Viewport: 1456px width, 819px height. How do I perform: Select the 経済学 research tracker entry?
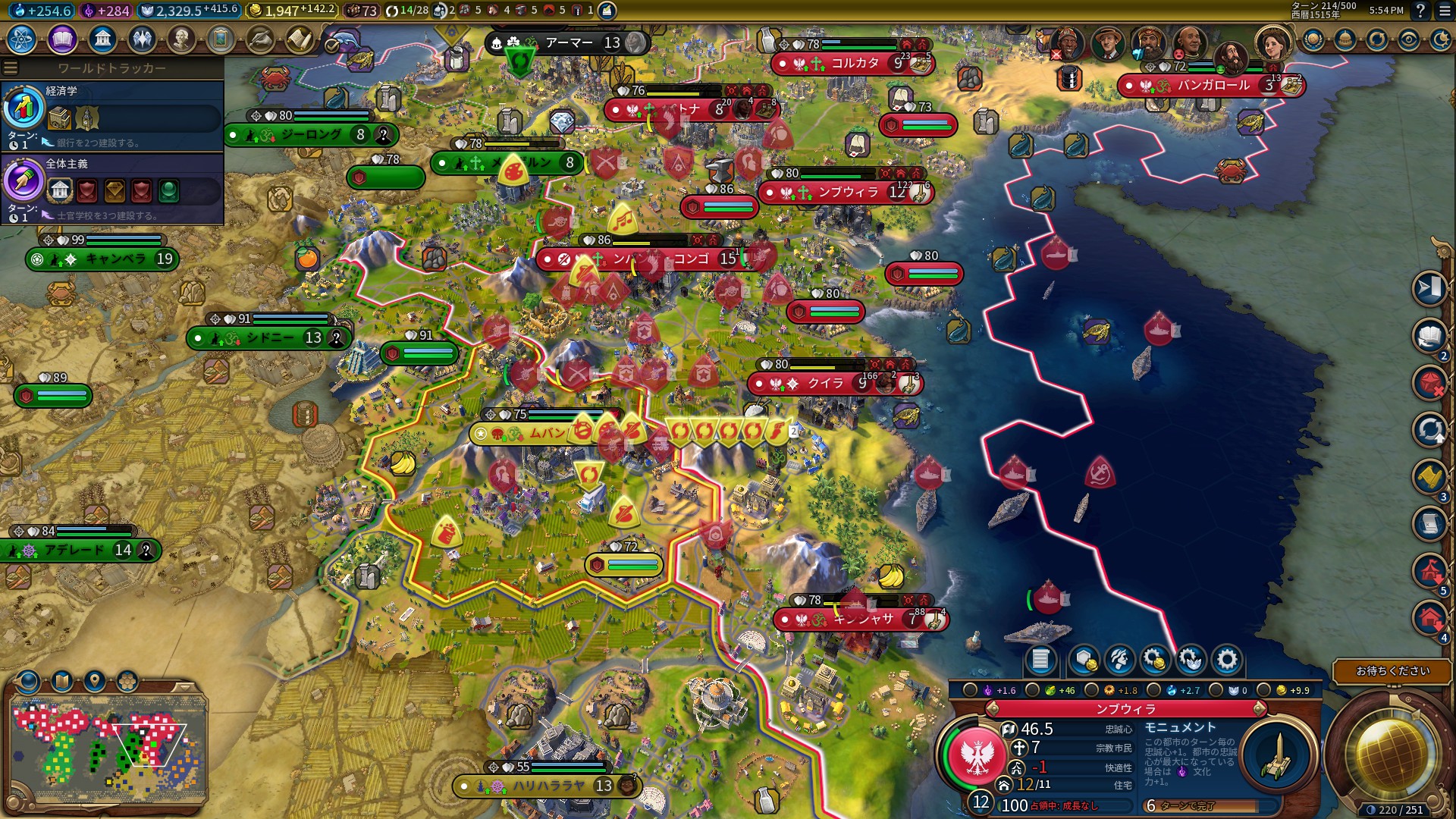coord(112,115)
